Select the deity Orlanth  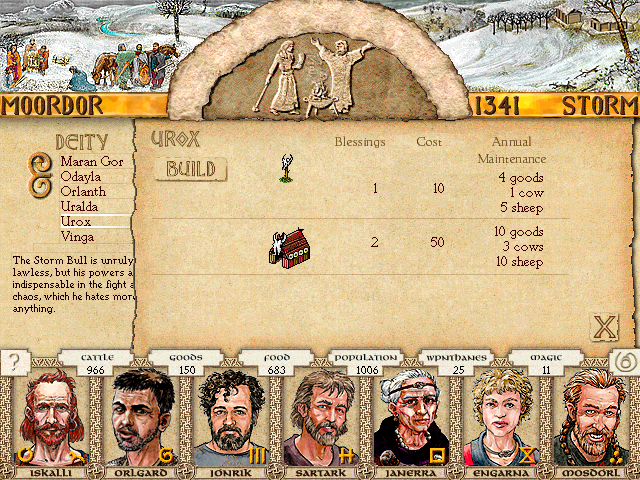(x=84, y=191)
